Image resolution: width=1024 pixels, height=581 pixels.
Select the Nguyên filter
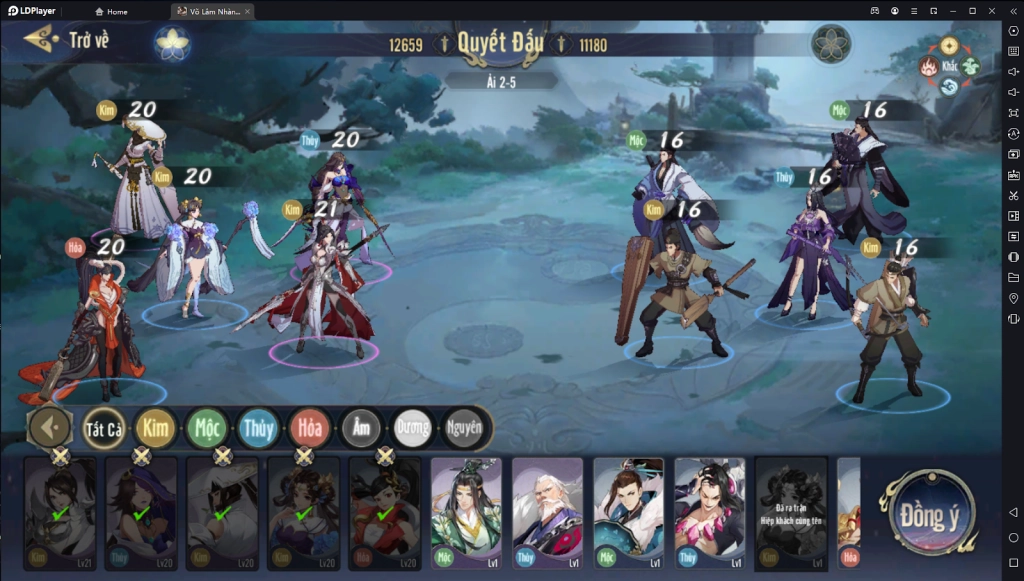coord(463,428)
